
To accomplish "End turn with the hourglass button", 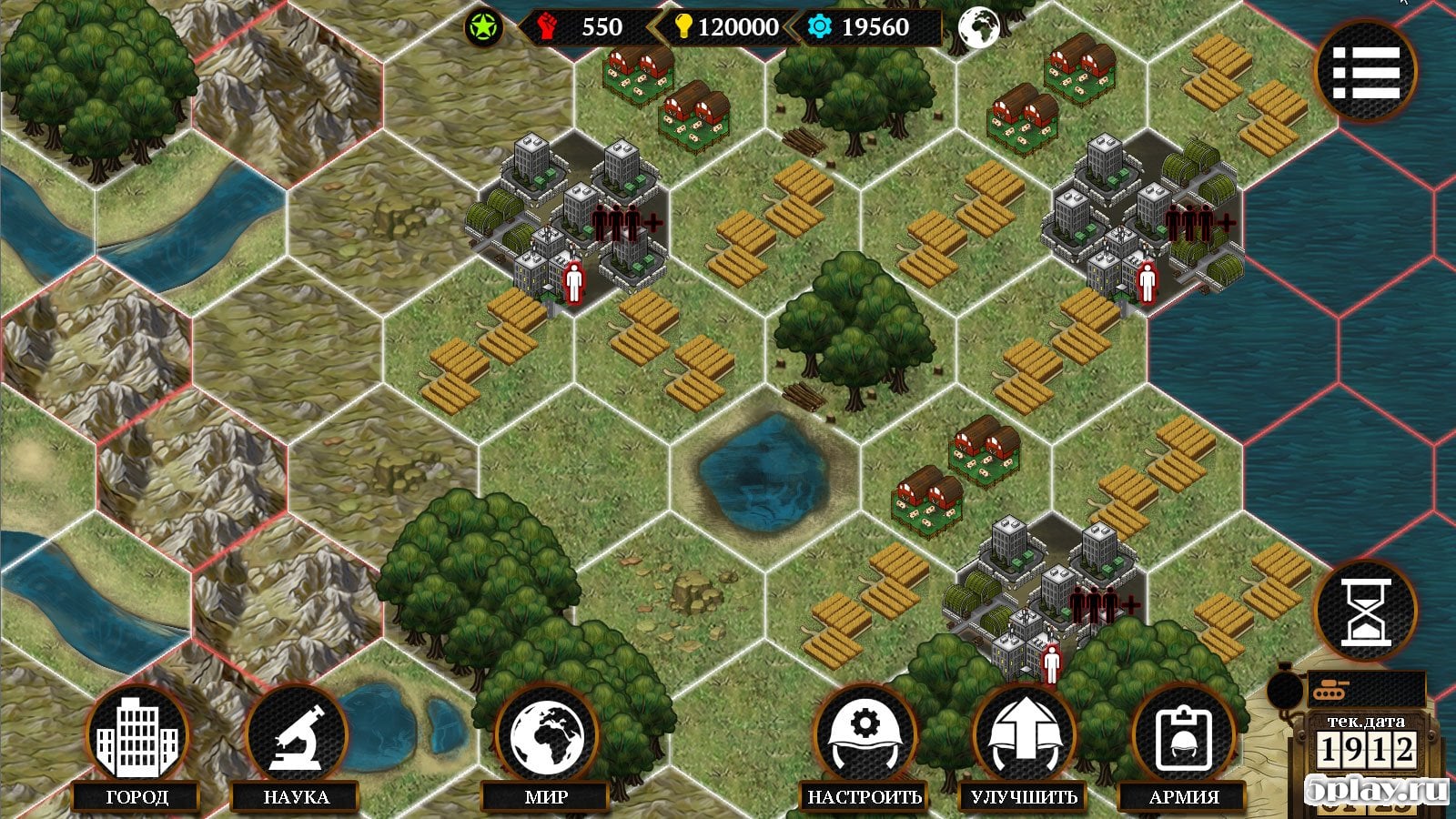I will [1366, 610].
